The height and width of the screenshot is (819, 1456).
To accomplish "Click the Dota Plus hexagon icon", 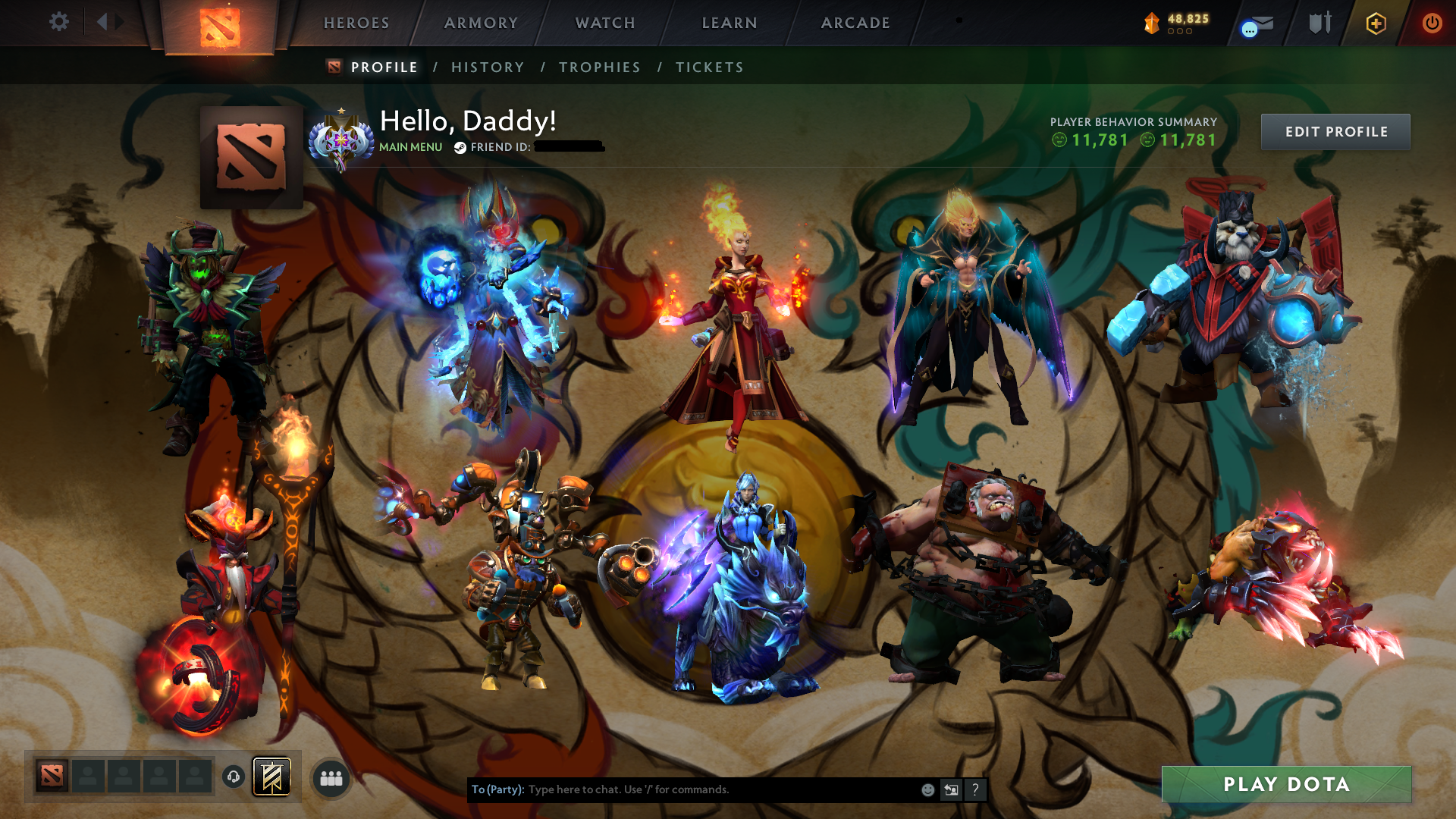I will (x=1376, y=23).
